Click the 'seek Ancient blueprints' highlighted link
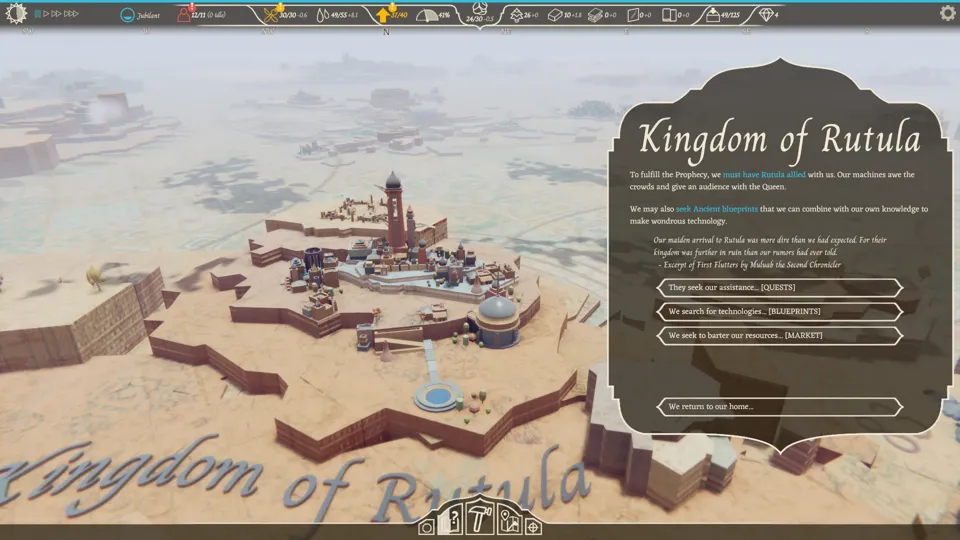 tap(716, 209)
